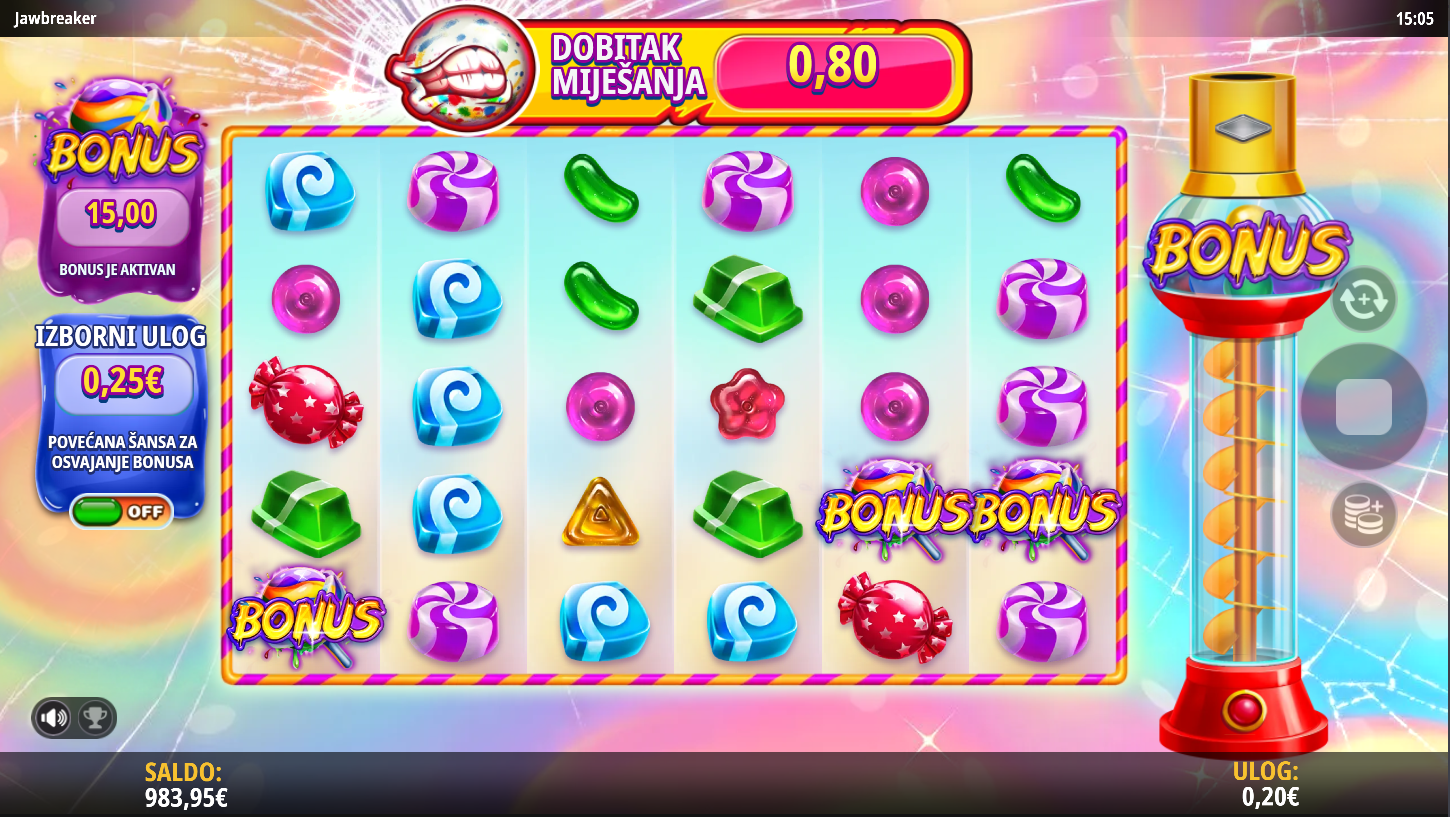This screenshot has height=817, width=1450.
Task: Buy the Bonus for 15,00
Action: pos(122,214)
